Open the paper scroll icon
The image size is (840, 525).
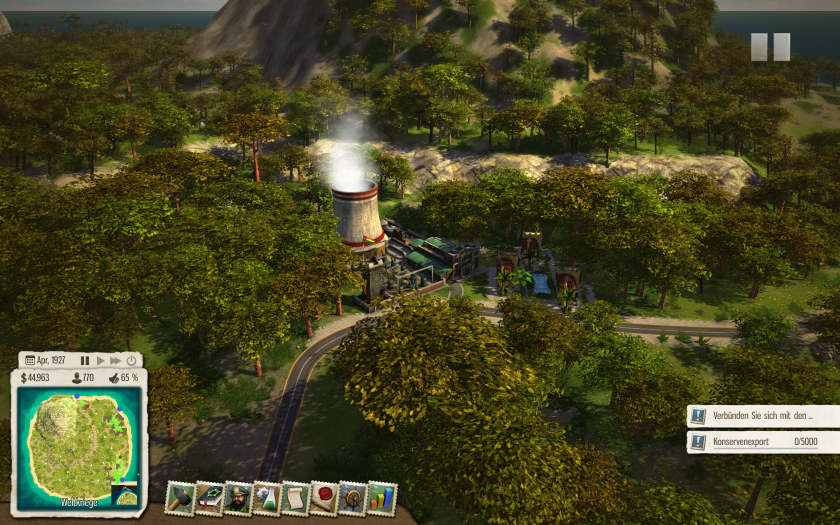tap(295, 497)
